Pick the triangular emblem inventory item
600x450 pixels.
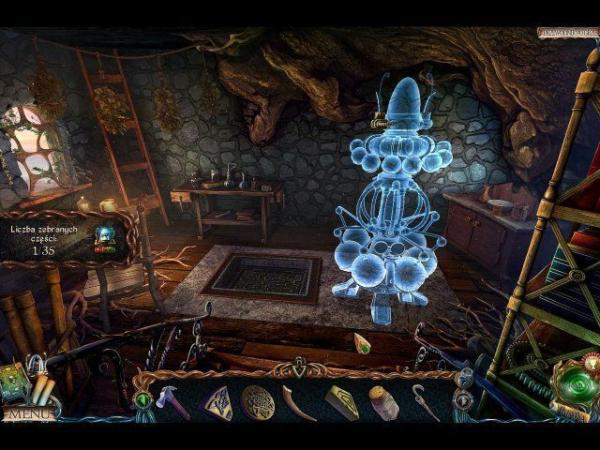point(218,402)
